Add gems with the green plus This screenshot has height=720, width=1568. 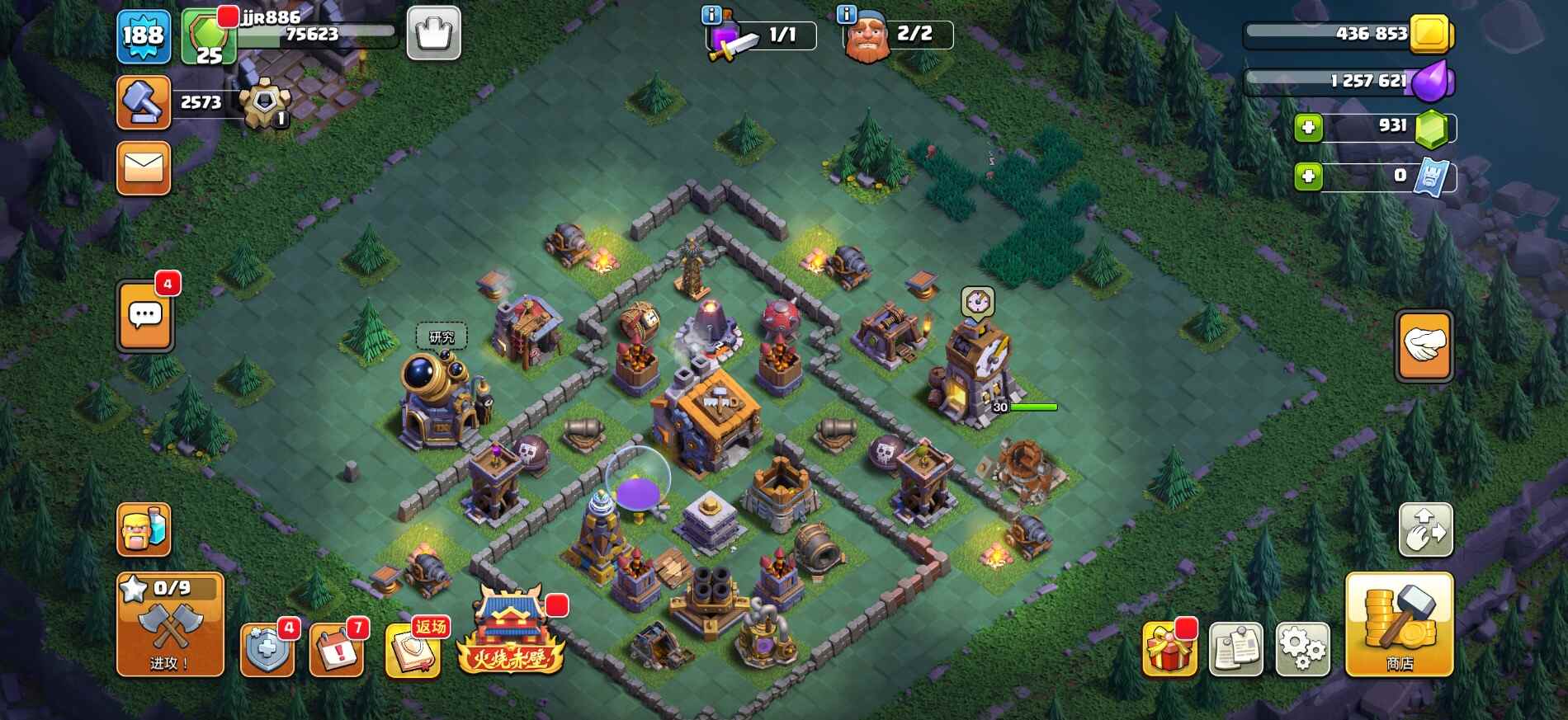coord(1308,128)
